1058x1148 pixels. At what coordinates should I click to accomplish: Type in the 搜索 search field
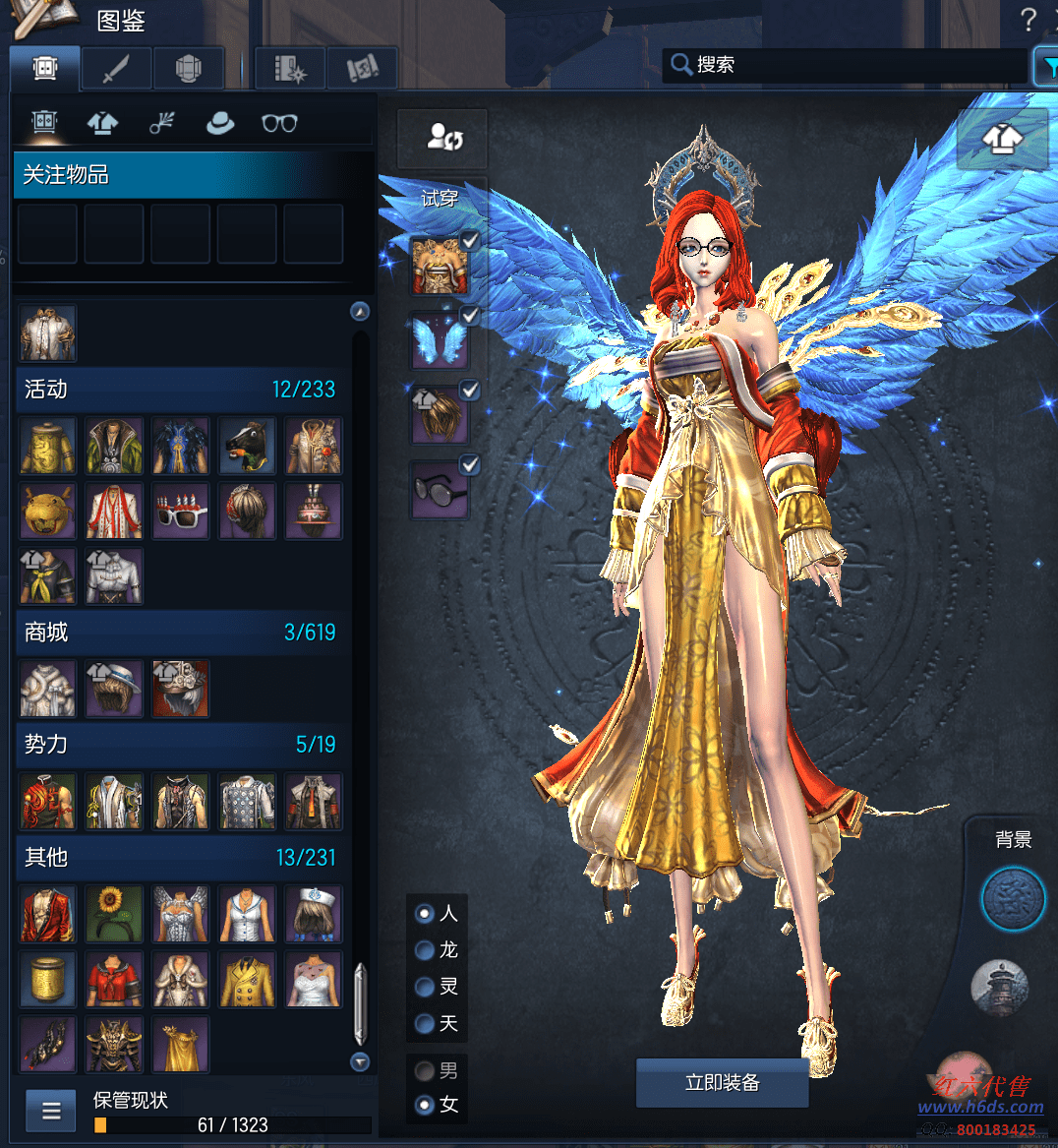846,65
